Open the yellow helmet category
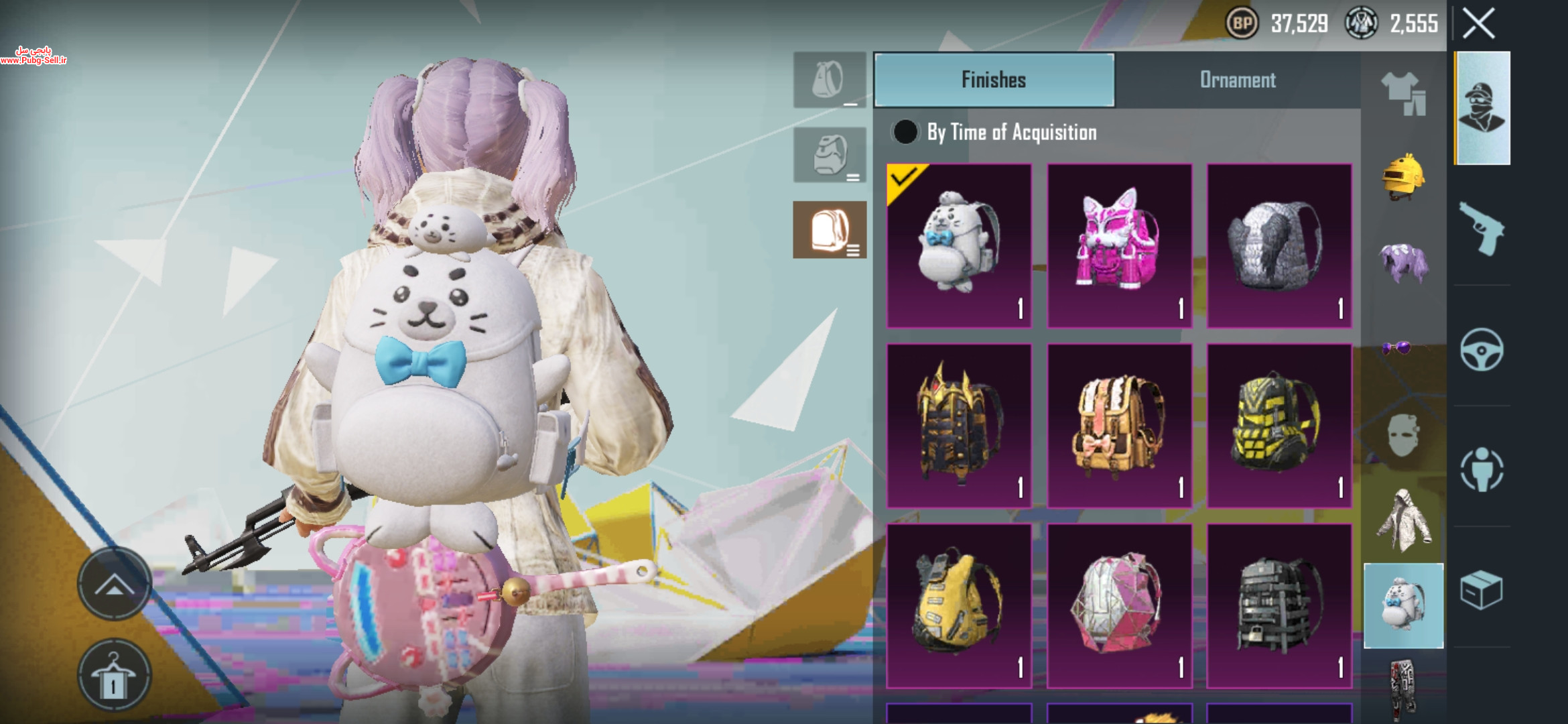This screenshot has height=724, width=1568. (x=1403, y=178)
